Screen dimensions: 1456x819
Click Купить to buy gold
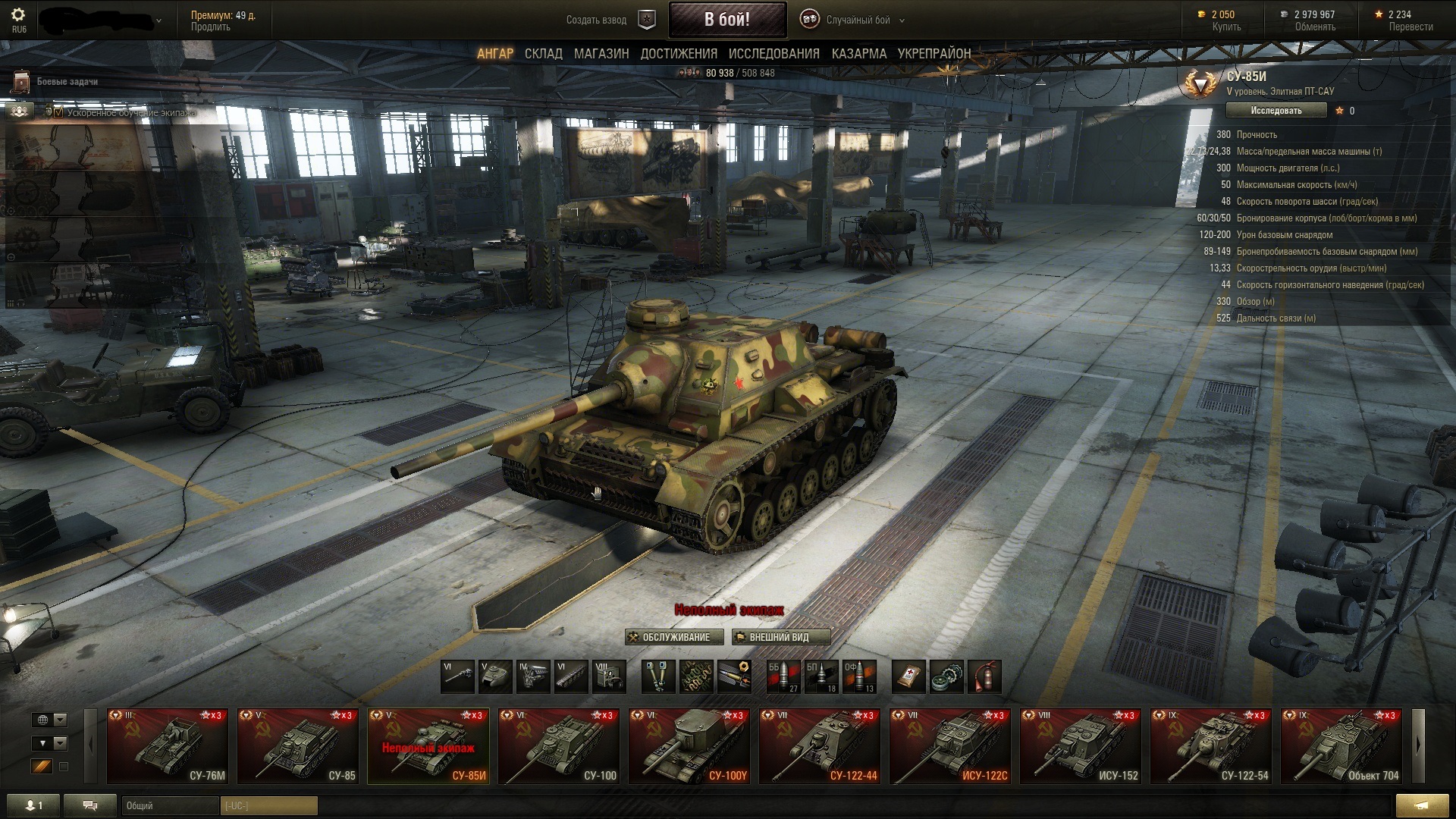coord(1225,27)
